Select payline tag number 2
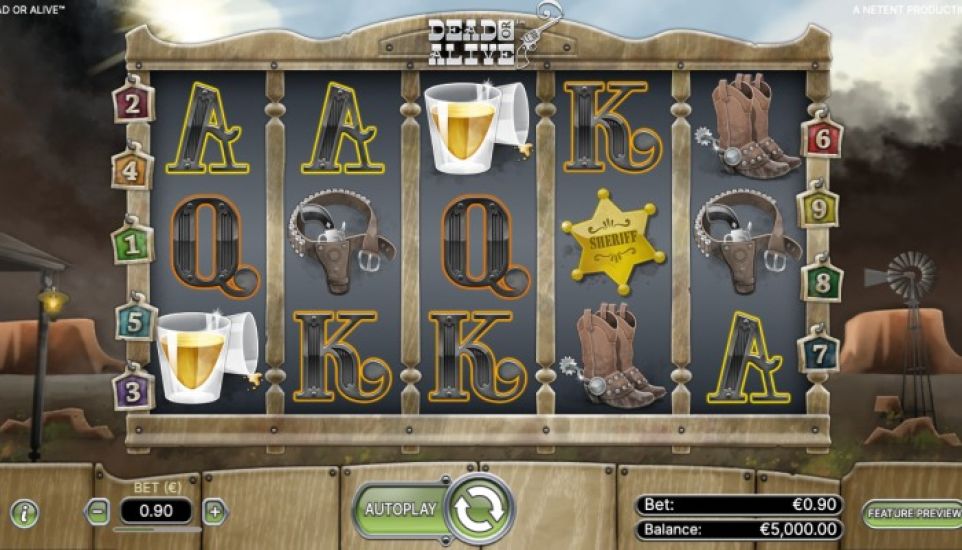 click(x=132, y=102)
